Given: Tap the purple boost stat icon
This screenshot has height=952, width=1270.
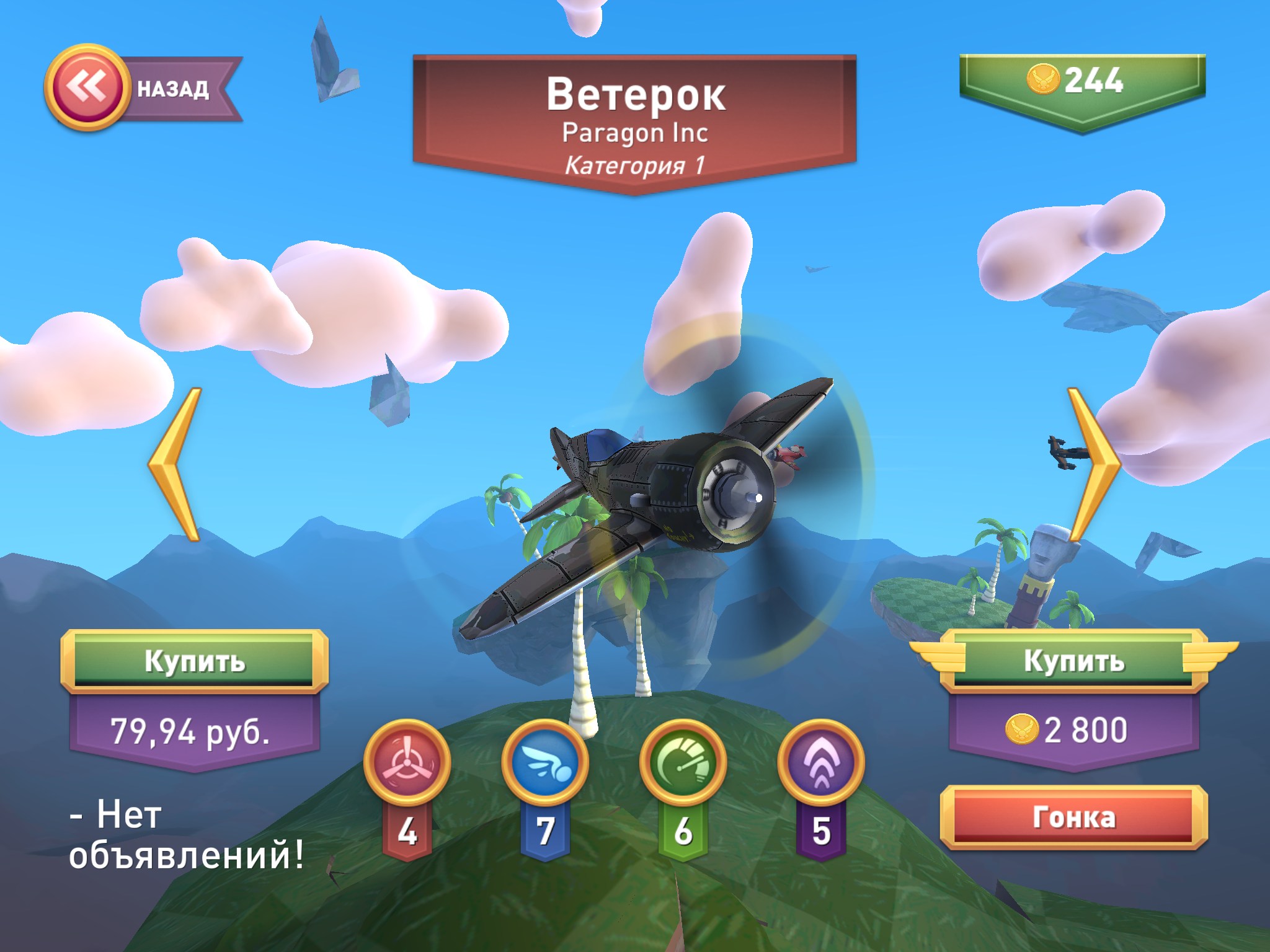Looking at the screenshot, I should pos(821,763).
